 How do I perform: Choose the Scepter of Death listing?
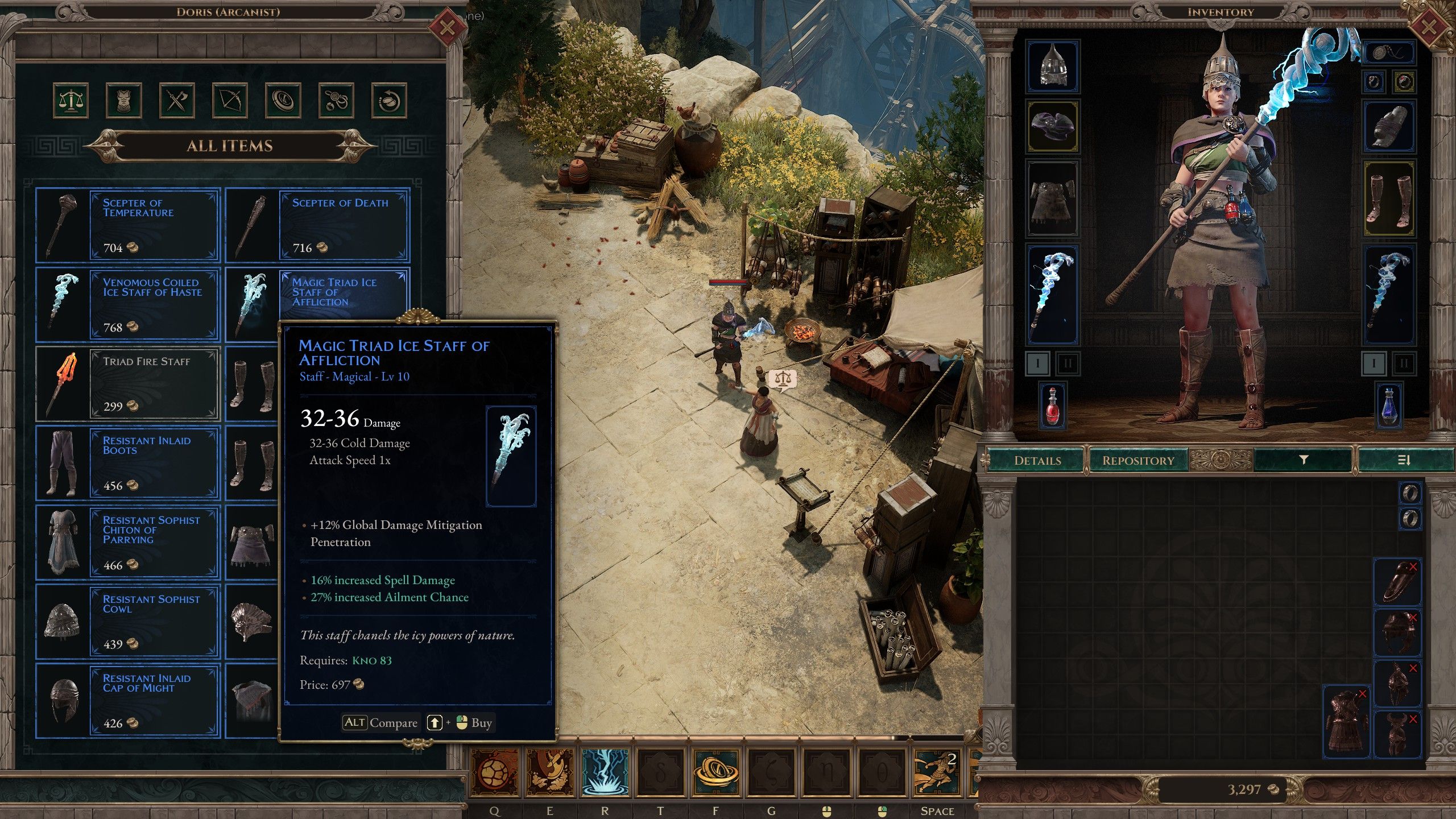pyautogui.click(x=317, y=225)
